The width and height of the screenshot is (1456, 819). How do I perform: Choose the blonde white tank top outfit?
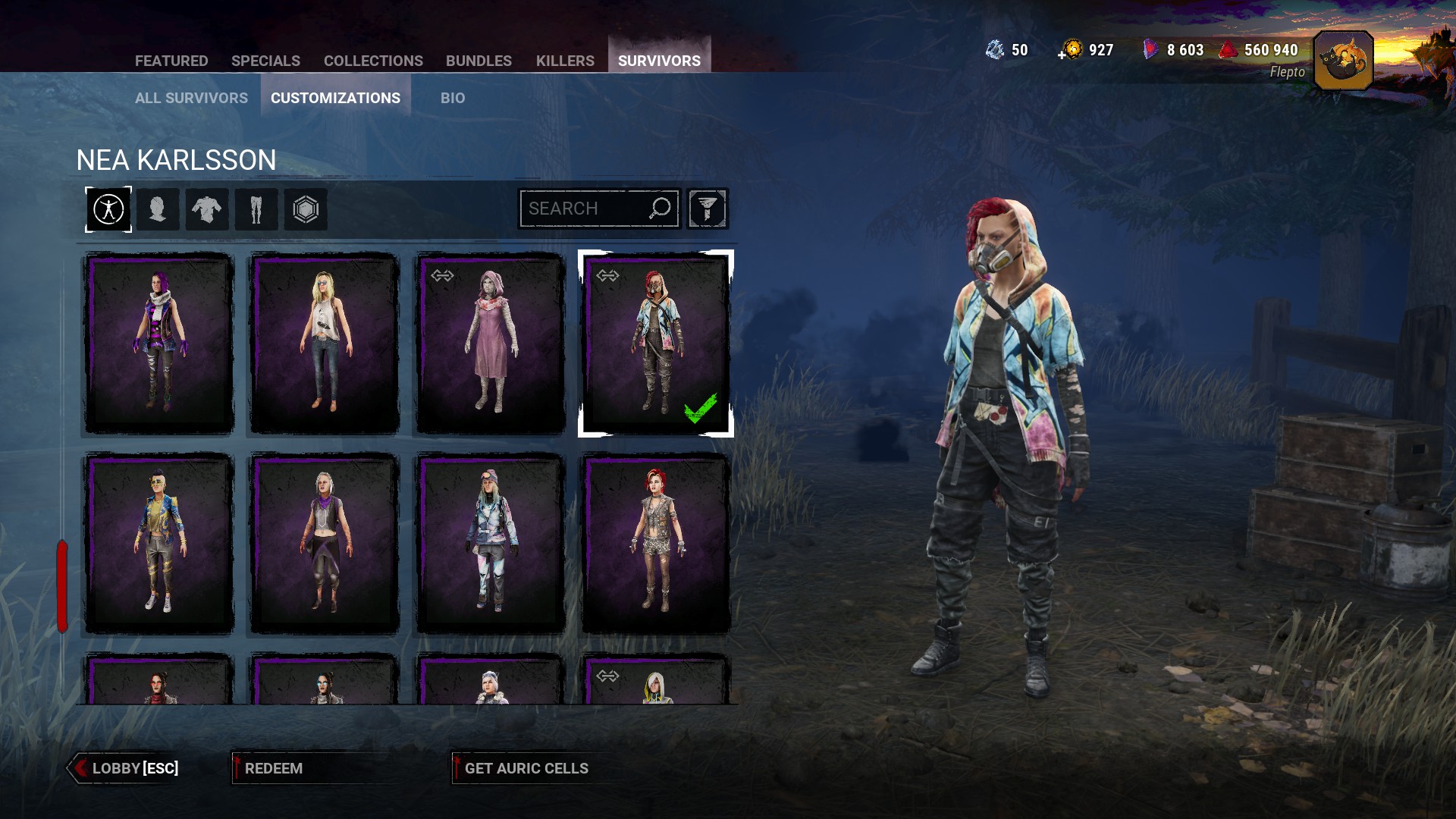coord(325,344)
